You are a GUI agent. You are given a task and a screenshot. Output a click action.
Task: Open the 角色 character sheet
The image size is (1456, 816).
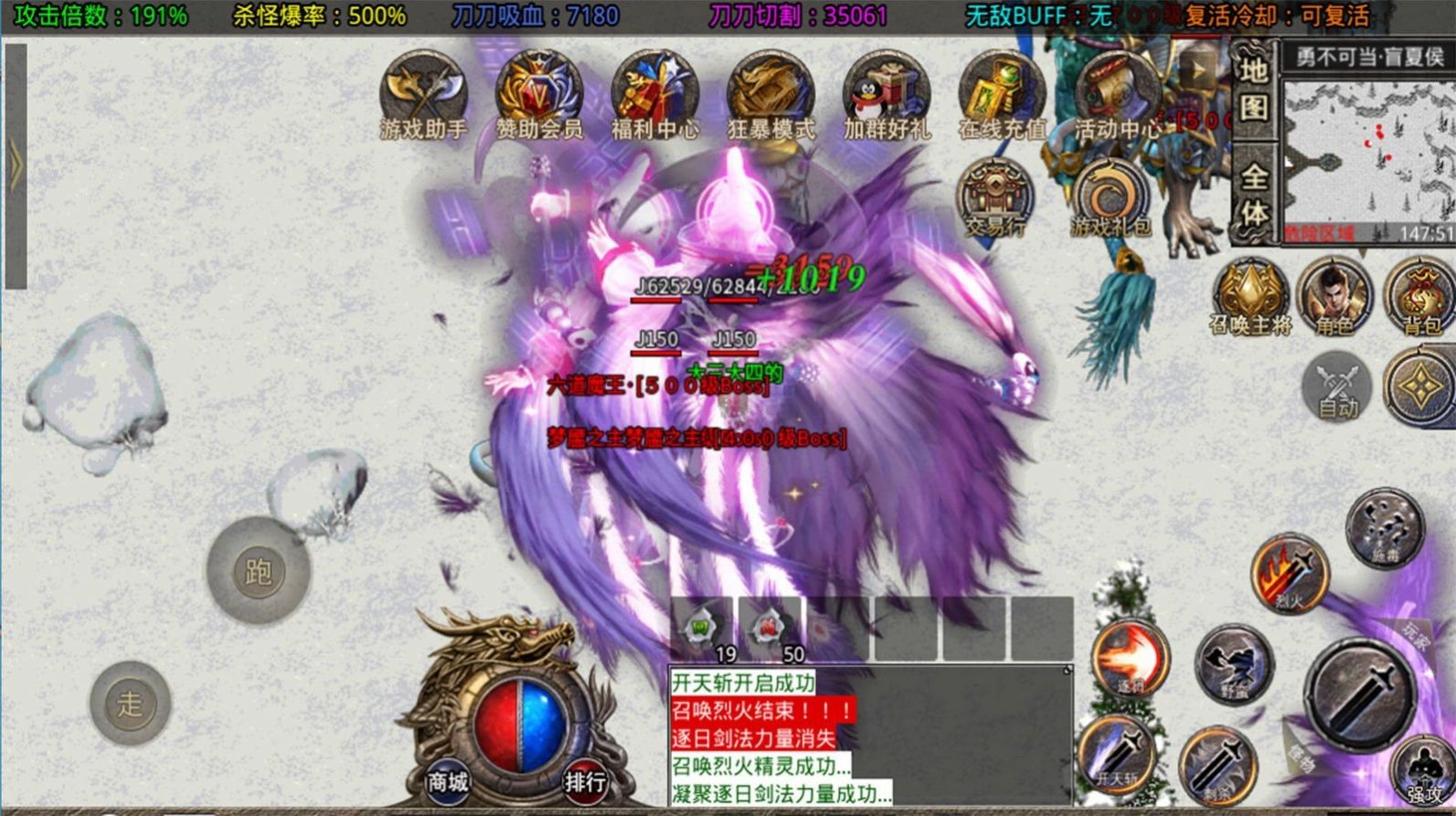(x=1334, y=294)
